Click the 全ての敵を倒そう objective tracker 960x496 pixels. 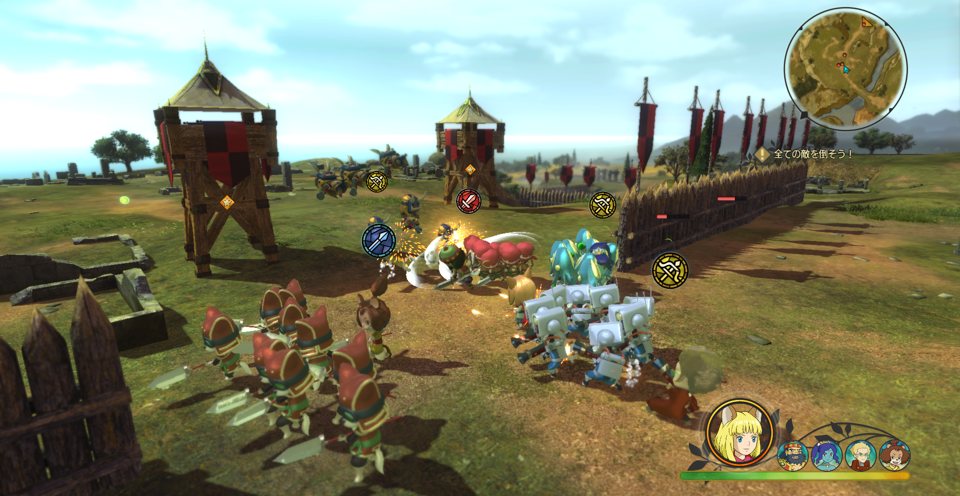(803, 154)
